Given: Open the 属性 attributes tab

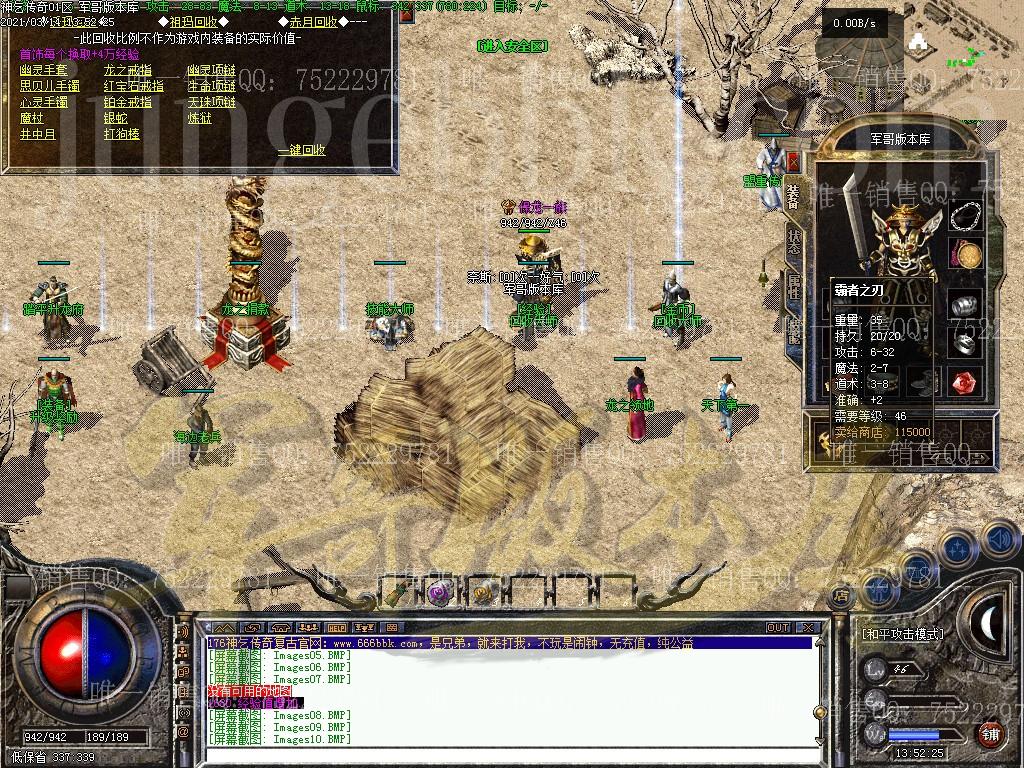Looking at the screenshot, I should pyautogui.click(x=793, y=286).
